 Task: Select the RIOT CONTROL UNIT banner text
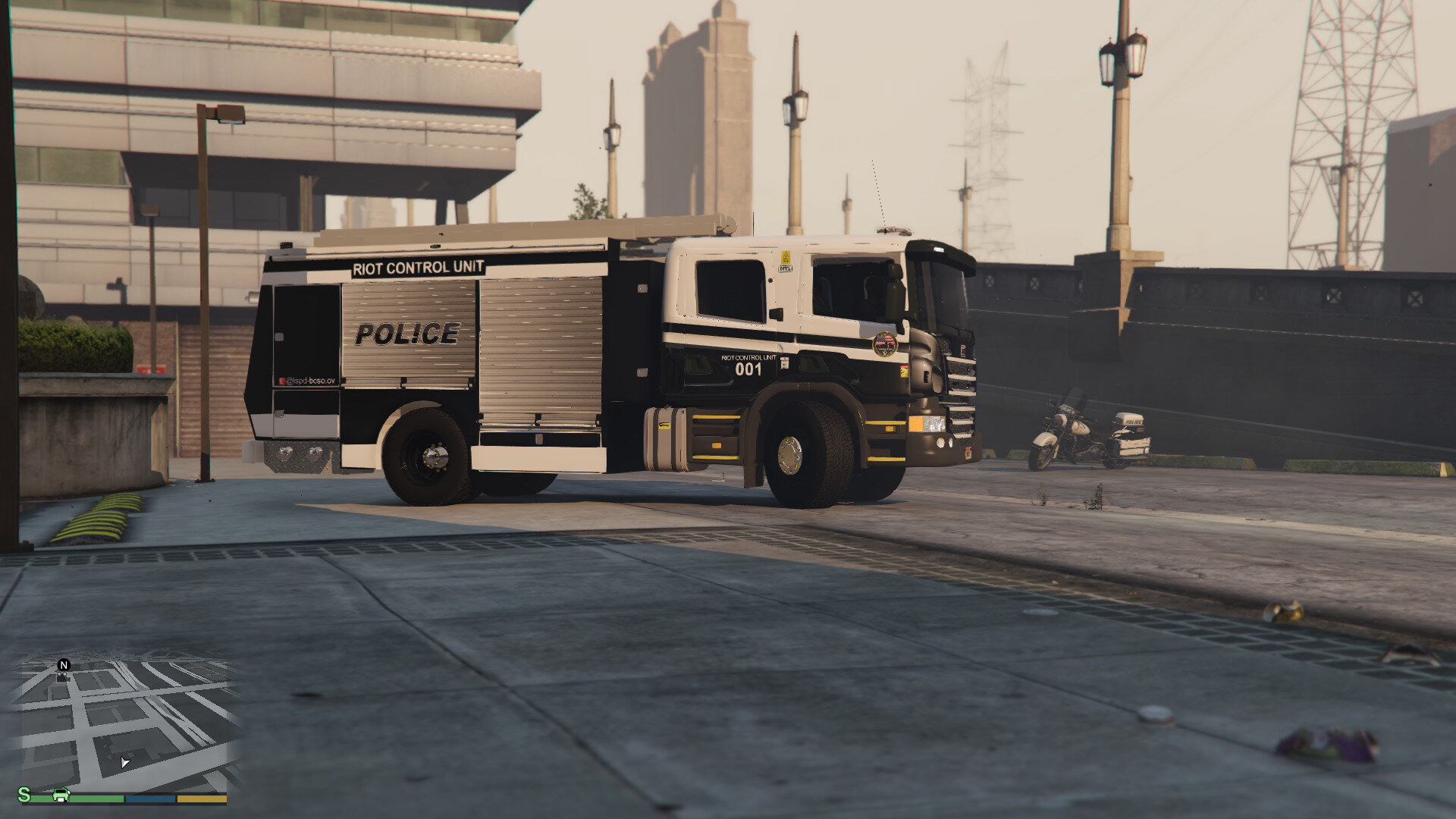[x=417, y=267]
